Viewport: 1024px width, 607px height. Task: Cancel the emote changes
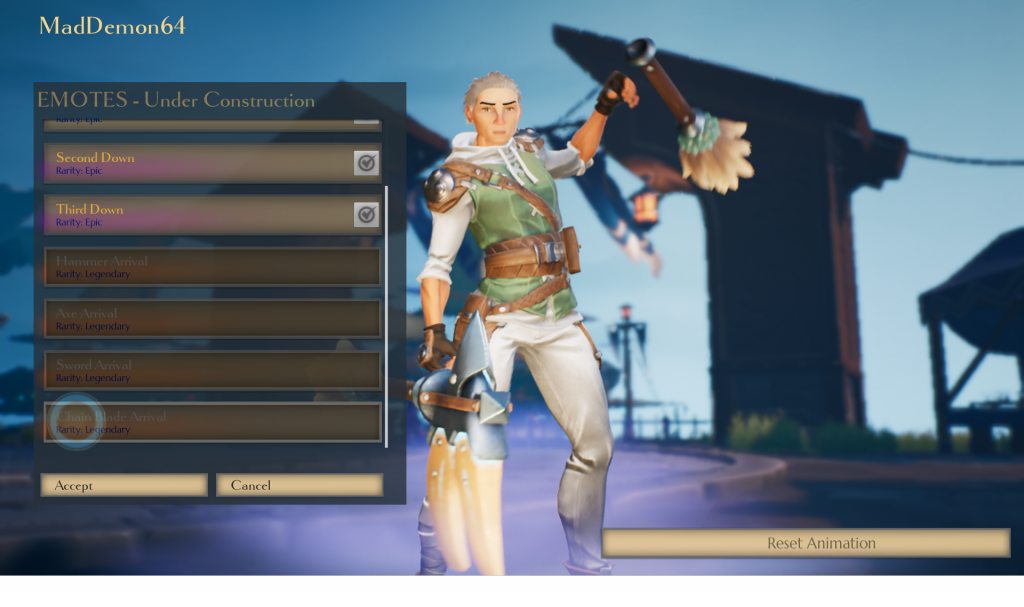click(299, 485)
